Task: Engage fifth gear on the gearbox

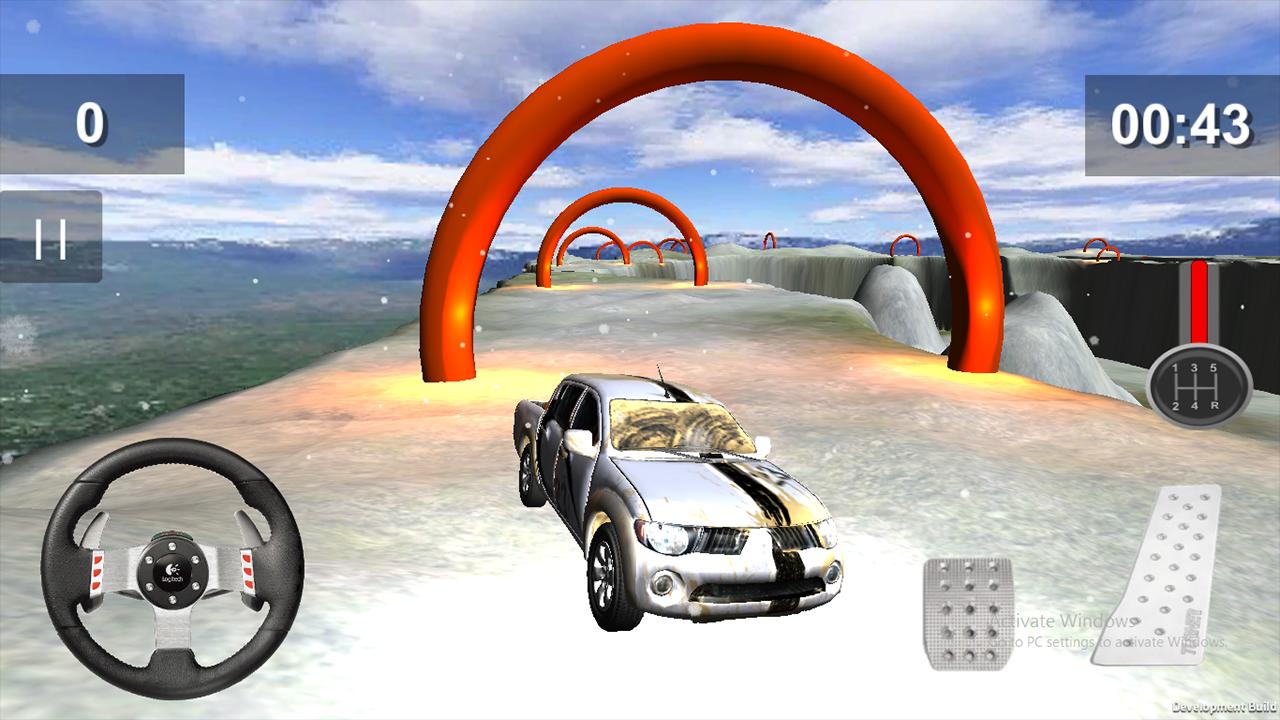Action: 1215,368
